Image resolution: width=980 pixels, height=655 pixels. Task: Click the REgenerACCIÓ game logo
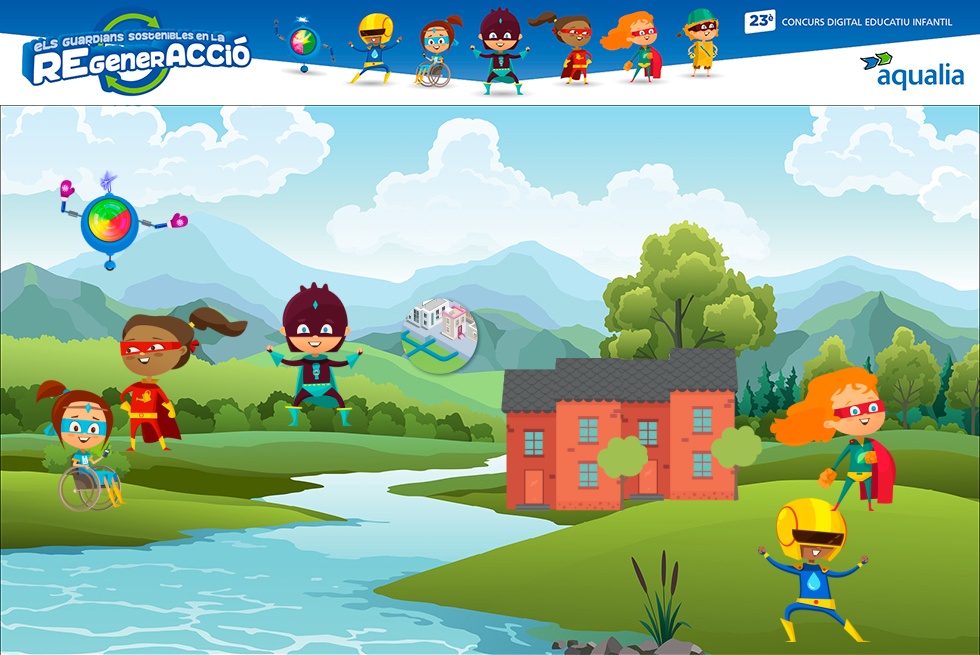pos(136,55)
